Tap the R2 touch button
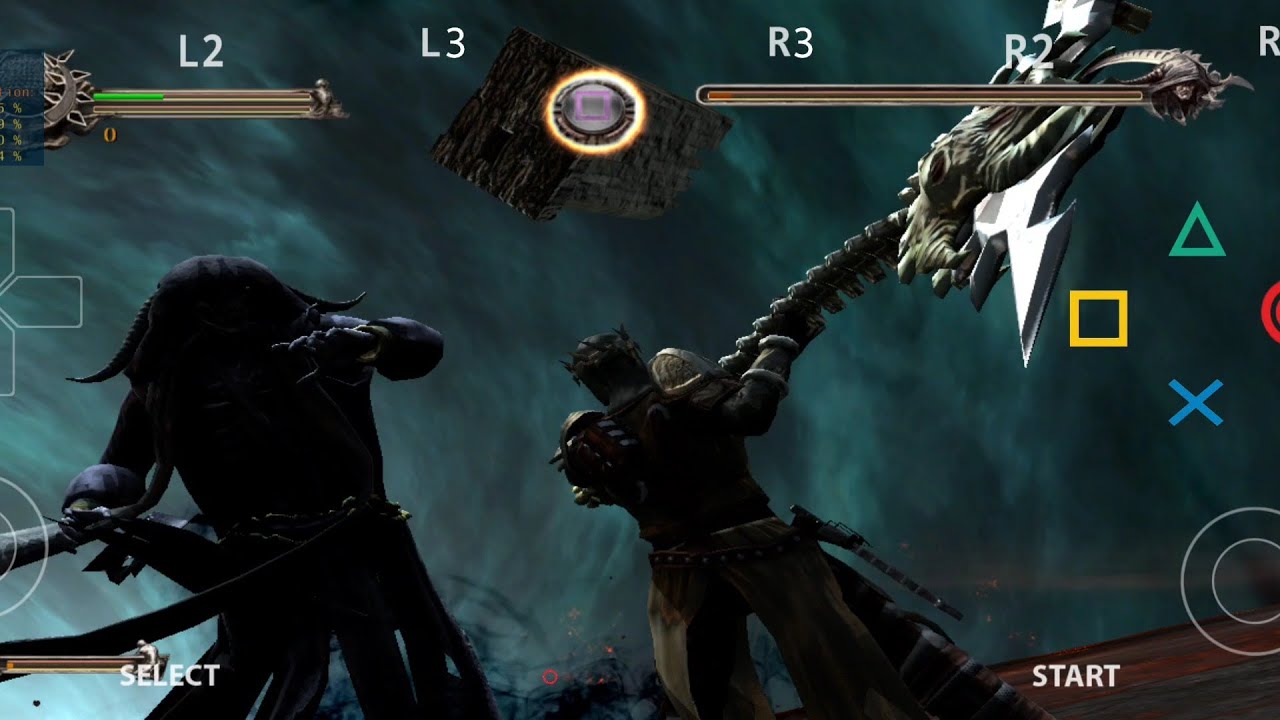1280x720 pixels. (x=1029, y=52)
